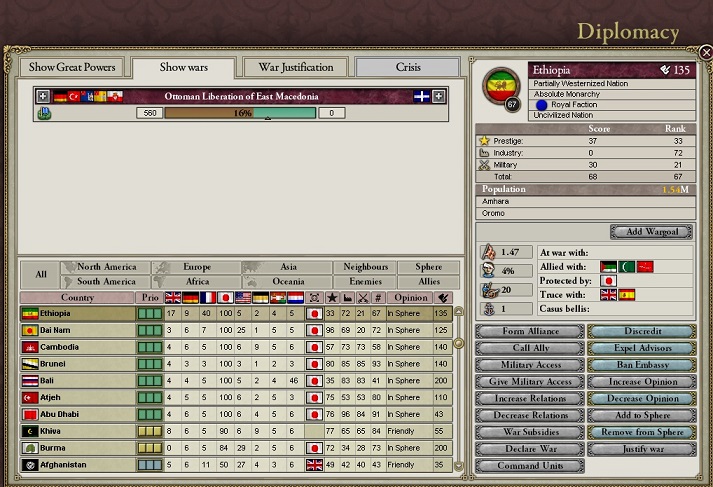Viewport: 713px width, 487px height.
Task: Close the Diplomacy window
Action: click(705, 52)
